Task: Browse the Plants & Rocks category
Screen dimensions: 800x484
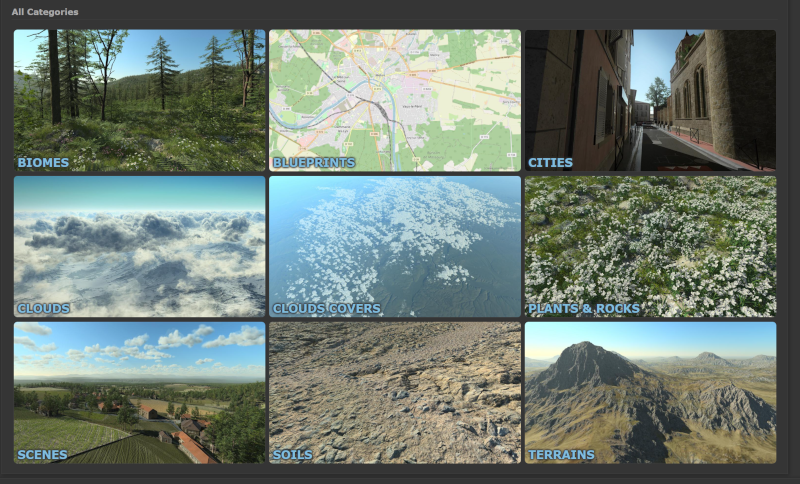Action: [650, 246]
